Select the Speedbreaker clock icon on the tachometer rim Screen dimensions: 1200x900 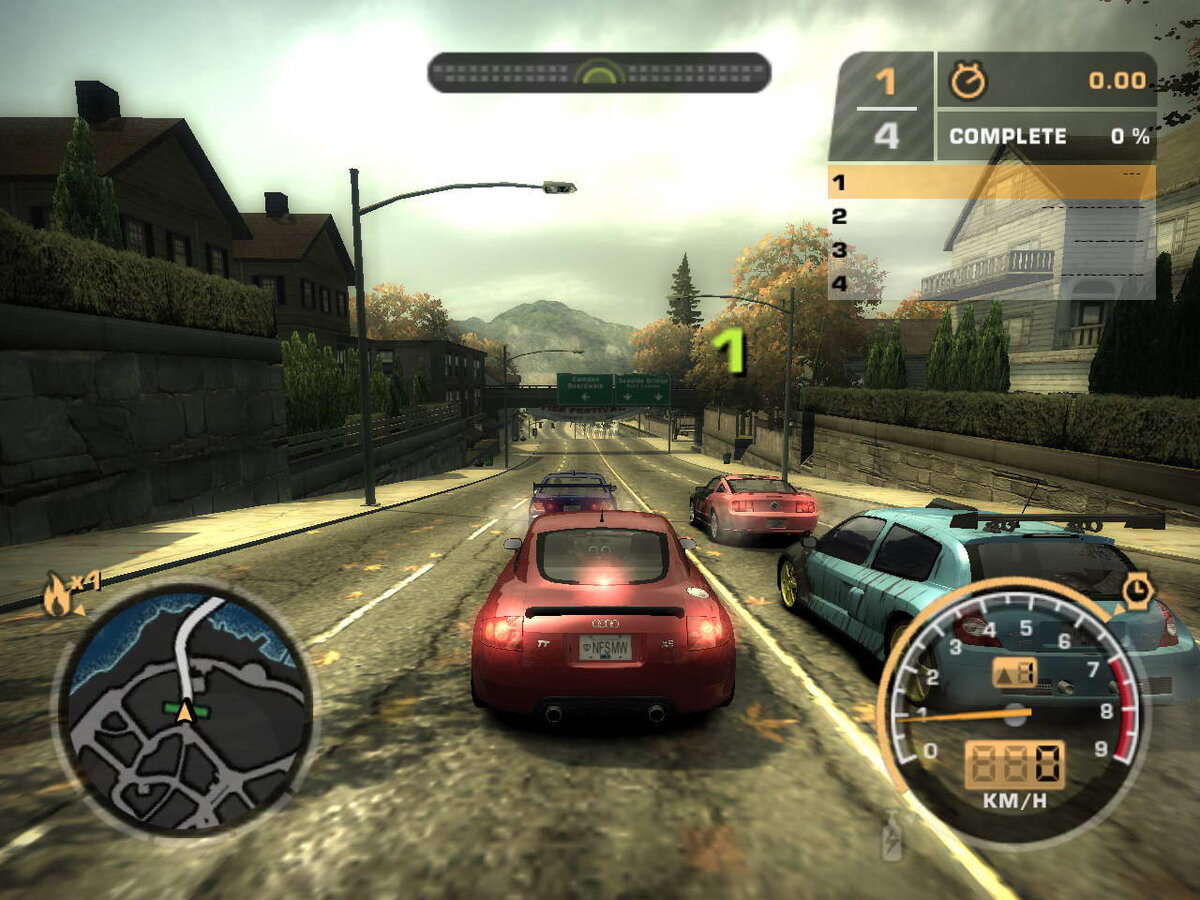tap(1138, 590)
